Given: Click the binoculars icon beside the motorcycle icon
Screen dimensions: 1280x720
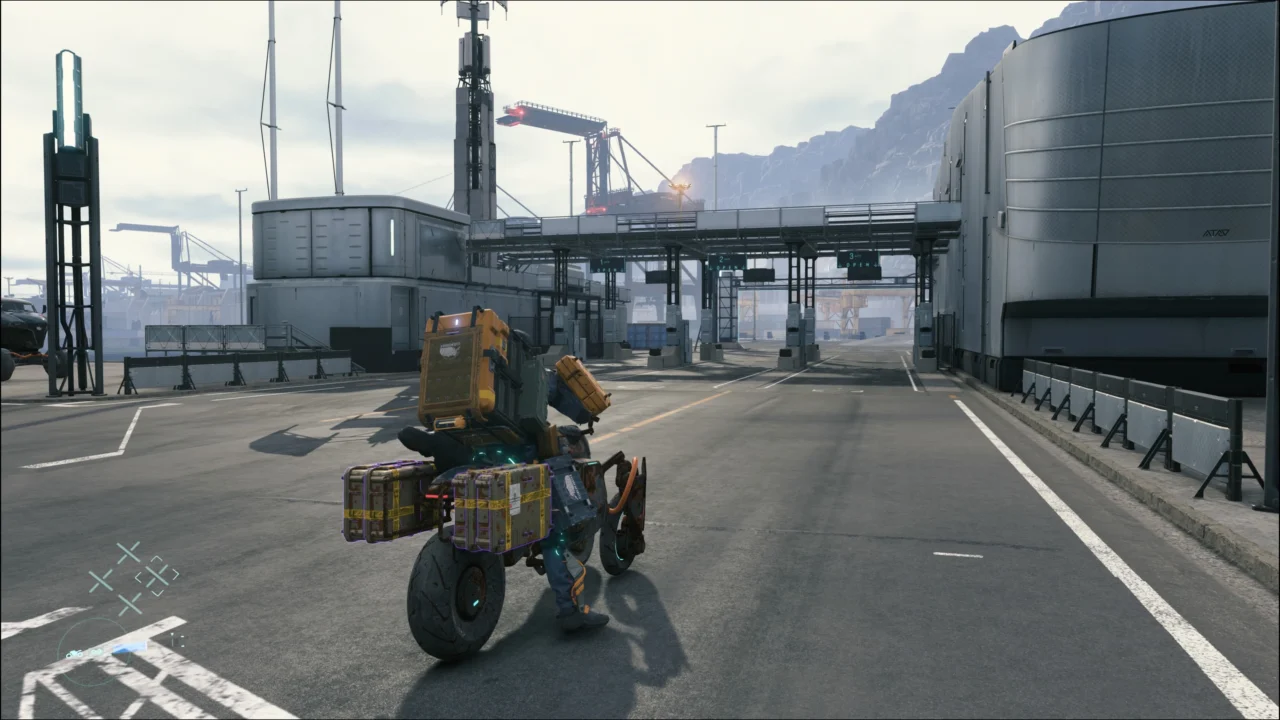Looking at the screenshot, I should [x=96, y=653].
